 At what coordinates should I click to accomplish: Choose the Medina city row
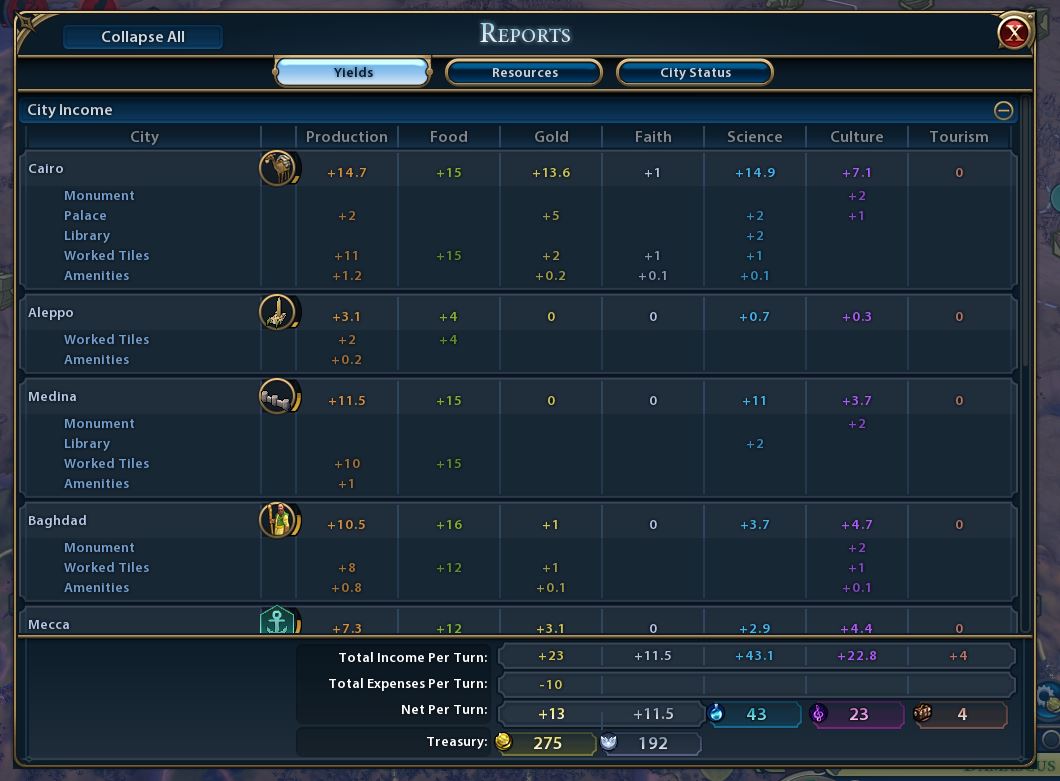point(53,397)
